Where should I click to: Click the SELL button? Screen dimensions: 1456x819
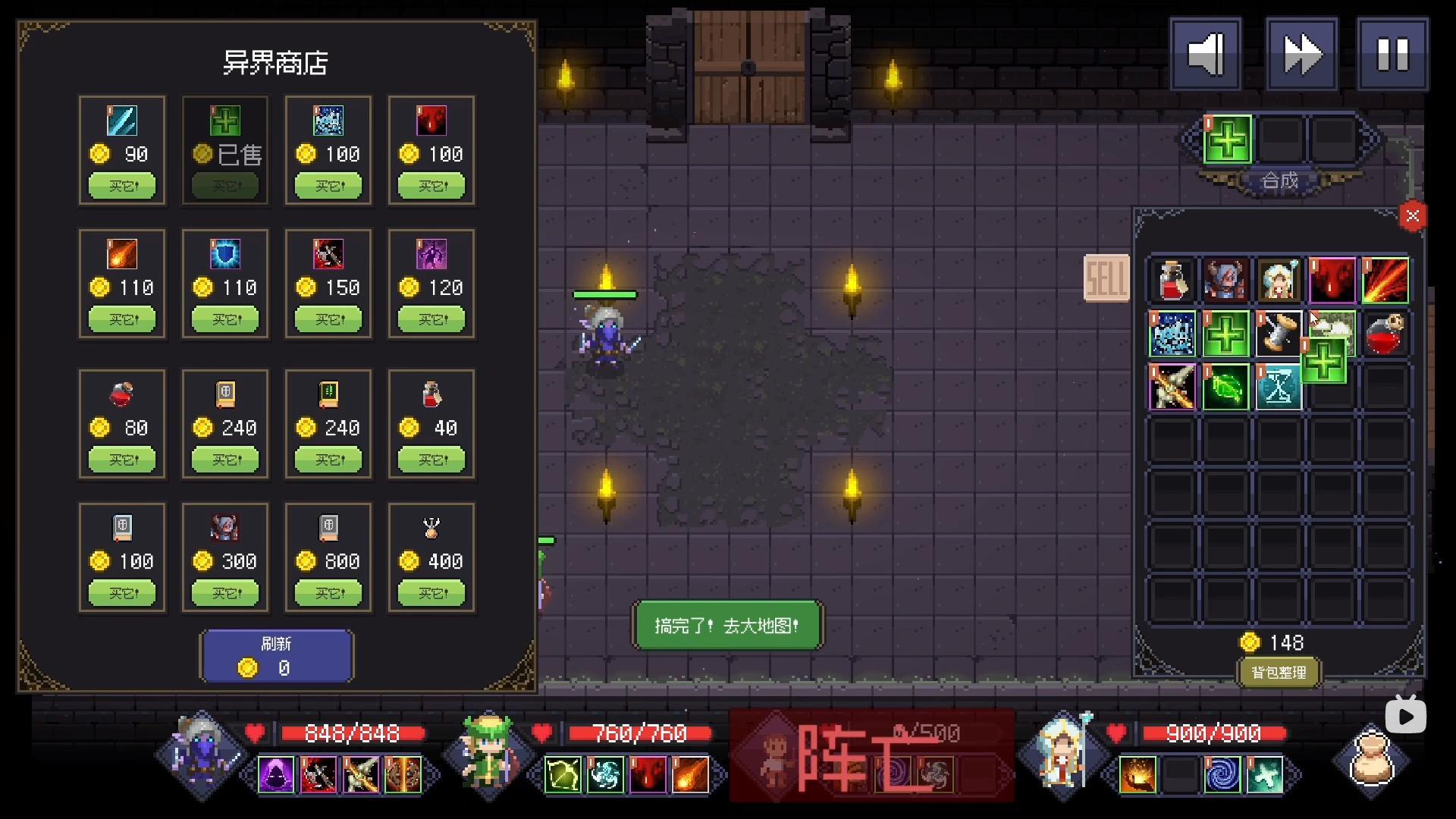coord(1106,278)
